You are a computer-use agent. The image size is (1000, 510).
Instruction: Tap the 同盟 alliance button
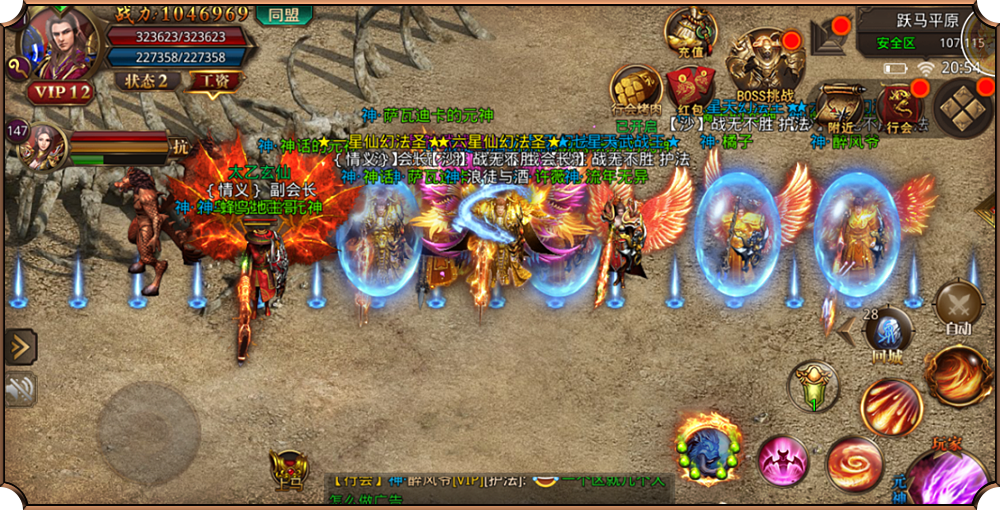pos(283,15)
